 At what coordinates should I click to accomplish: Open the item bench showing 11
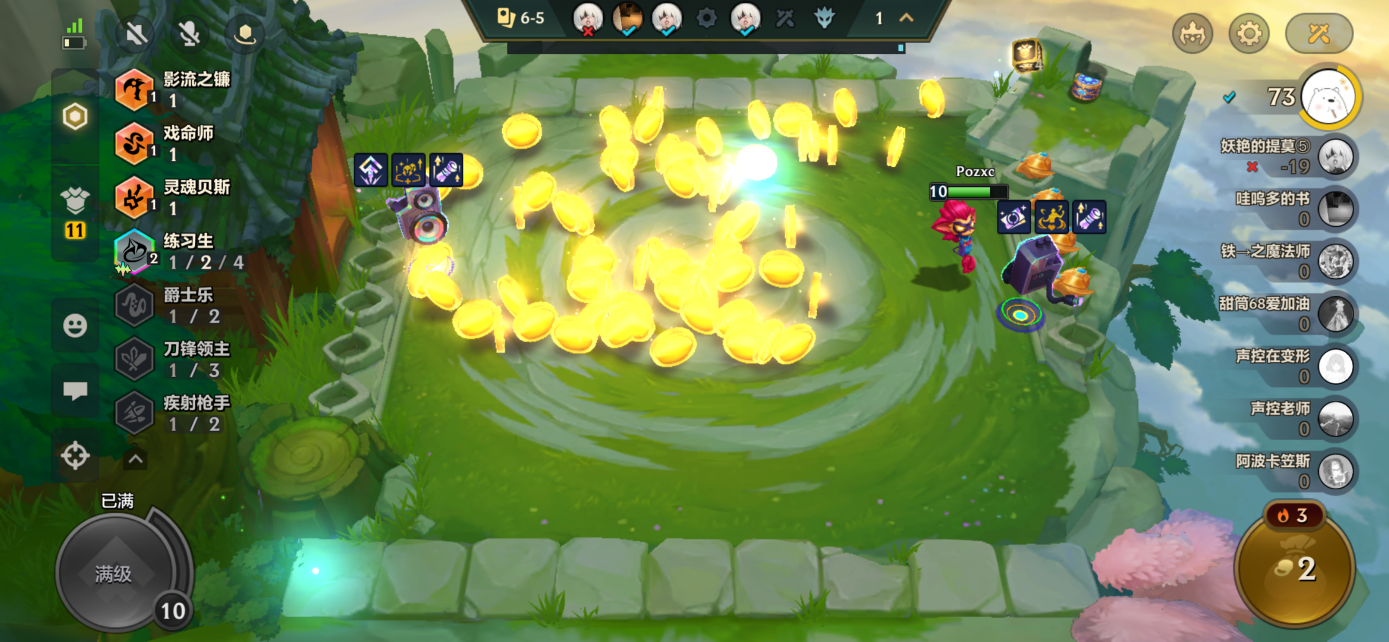coord(75,211)
